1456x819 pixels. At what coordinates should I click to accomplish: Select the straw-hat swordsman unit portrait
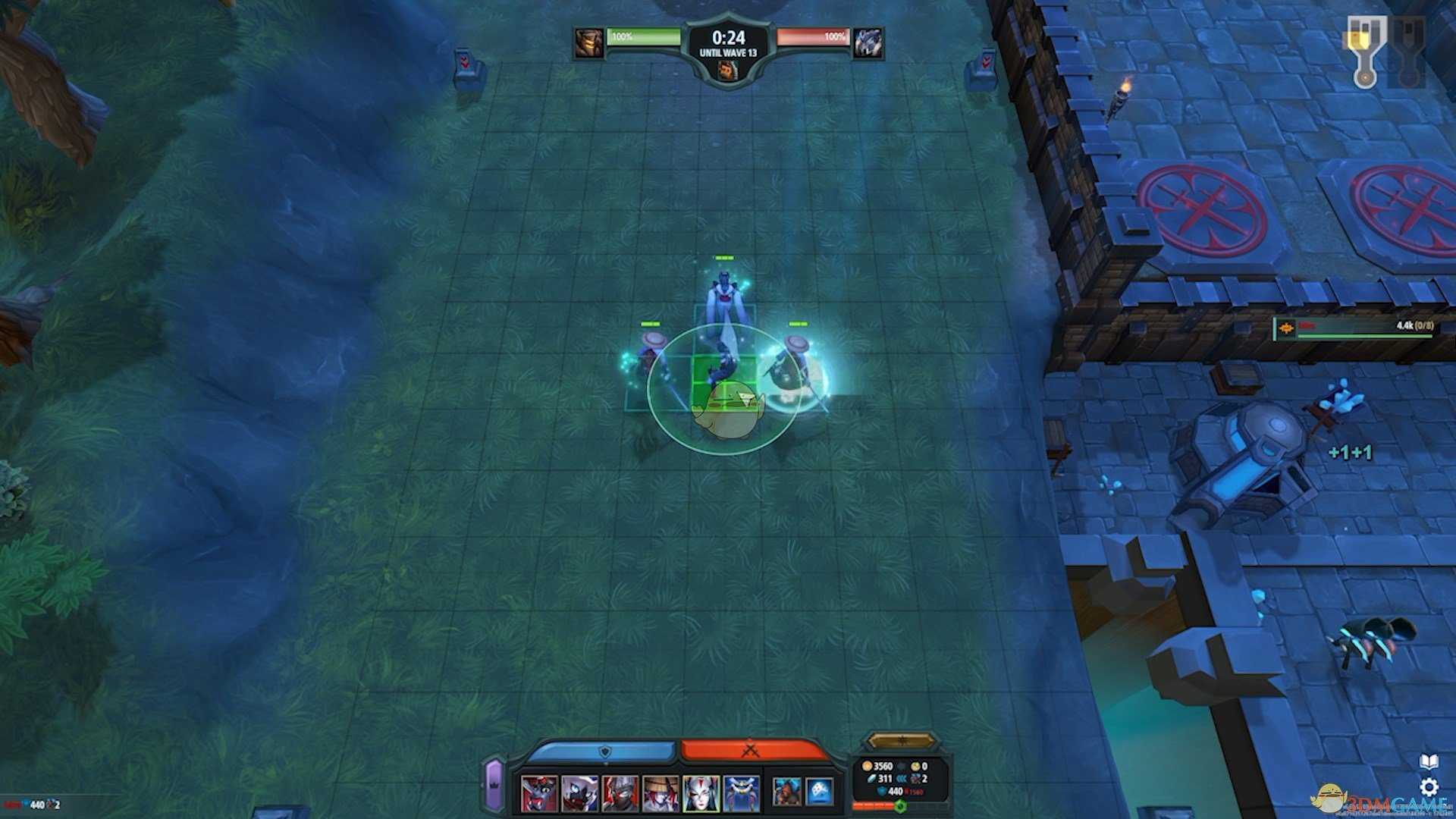661,793
